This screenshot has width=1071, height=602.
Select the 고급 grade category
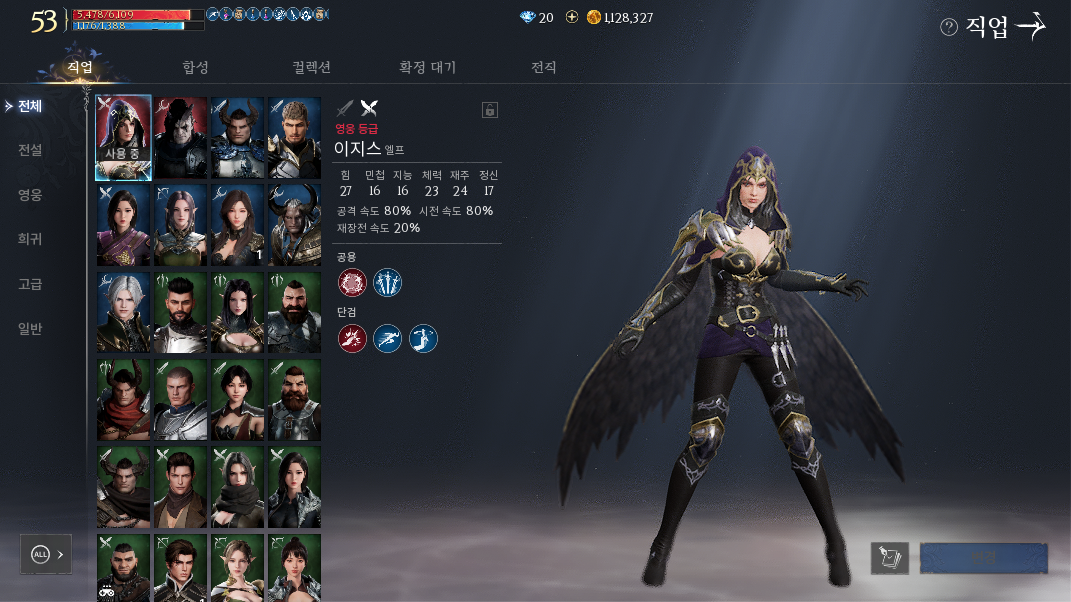pos(30,284)
